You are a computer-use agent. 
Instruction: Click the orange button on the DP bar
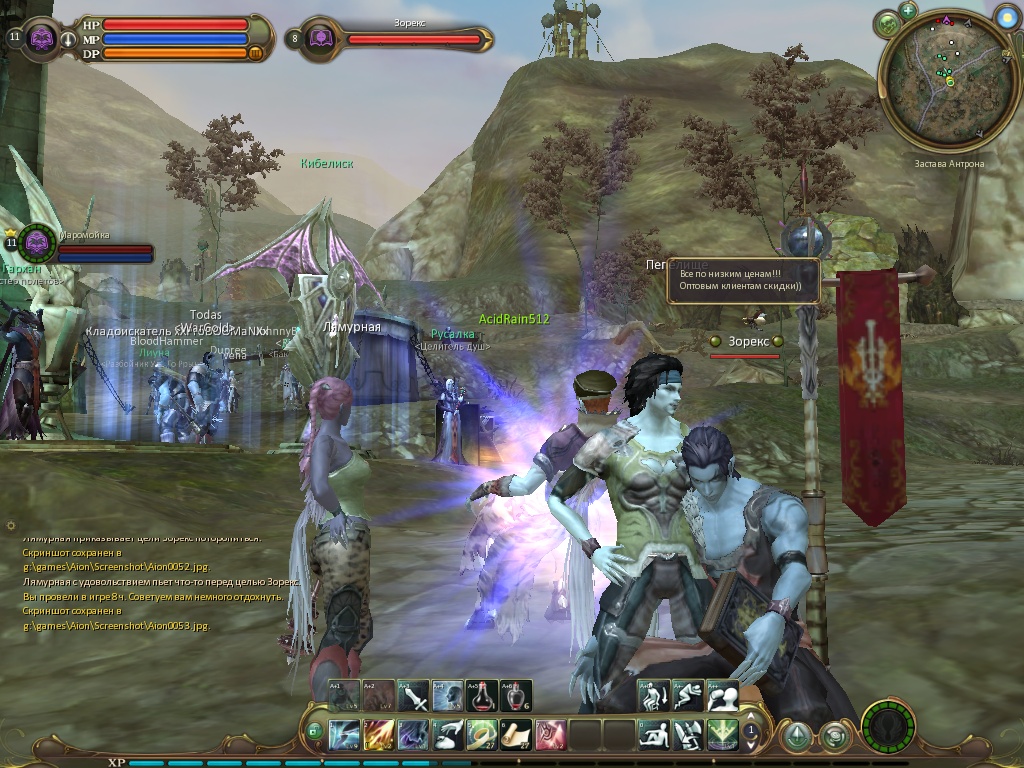pyautogui.click(x=255, y=54)
